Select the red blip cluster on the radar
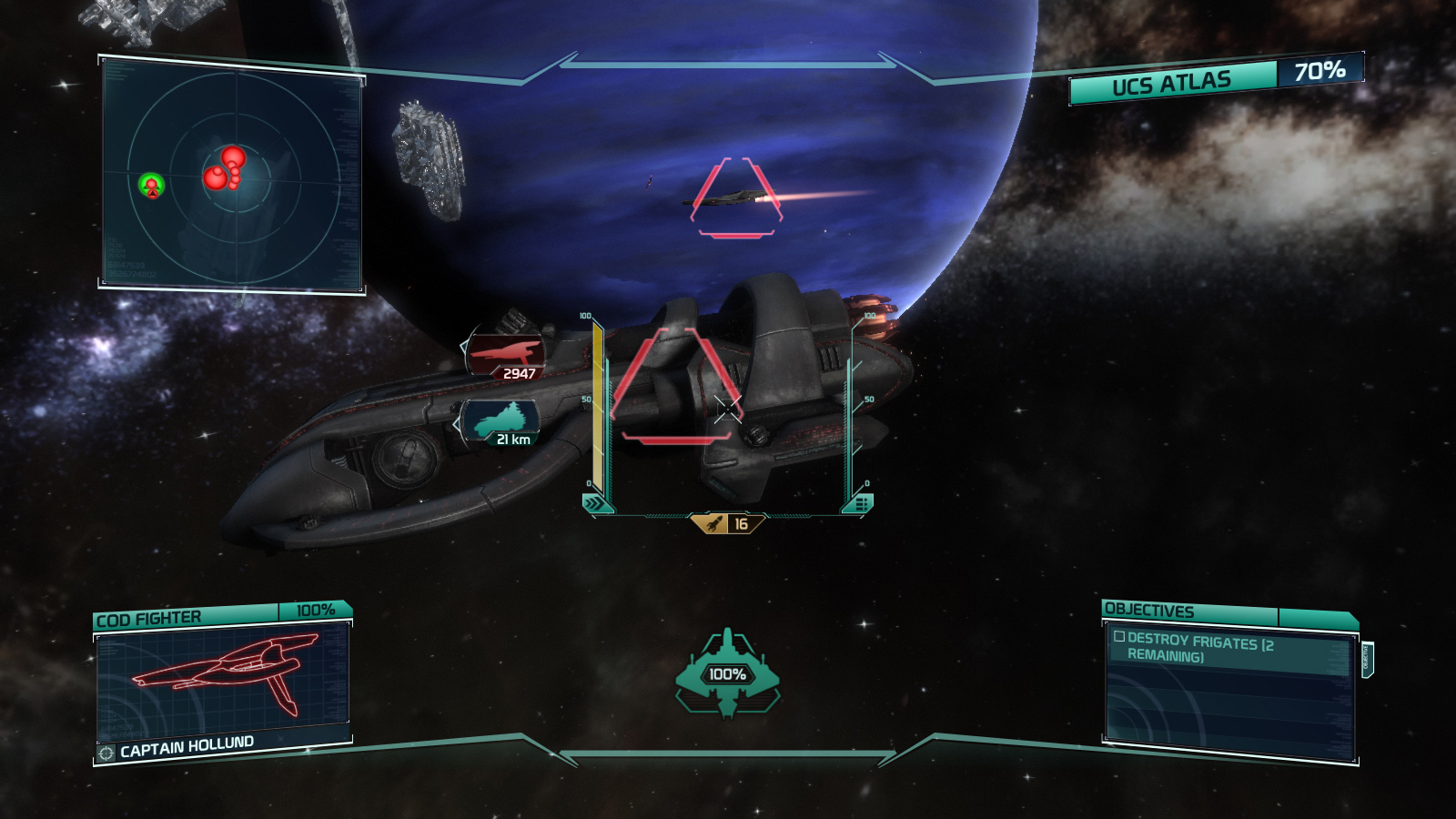The height and width of the screenshot is (819, 1456). point(221,169)
